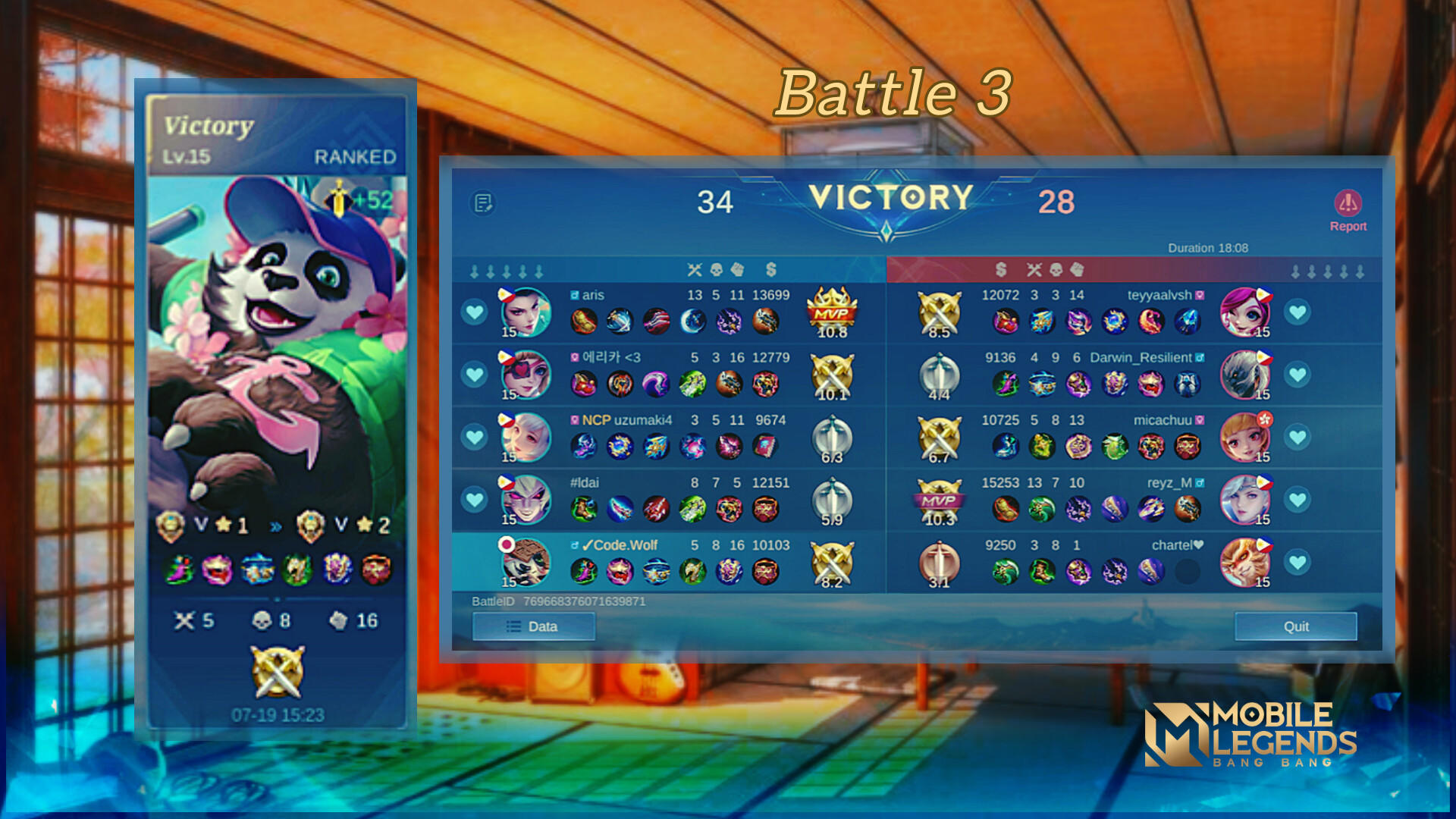Image resolution: width=1456 pixels, height=819 pixels.
Task: Like player aris with the heart toggle
Action: [474, 312]
